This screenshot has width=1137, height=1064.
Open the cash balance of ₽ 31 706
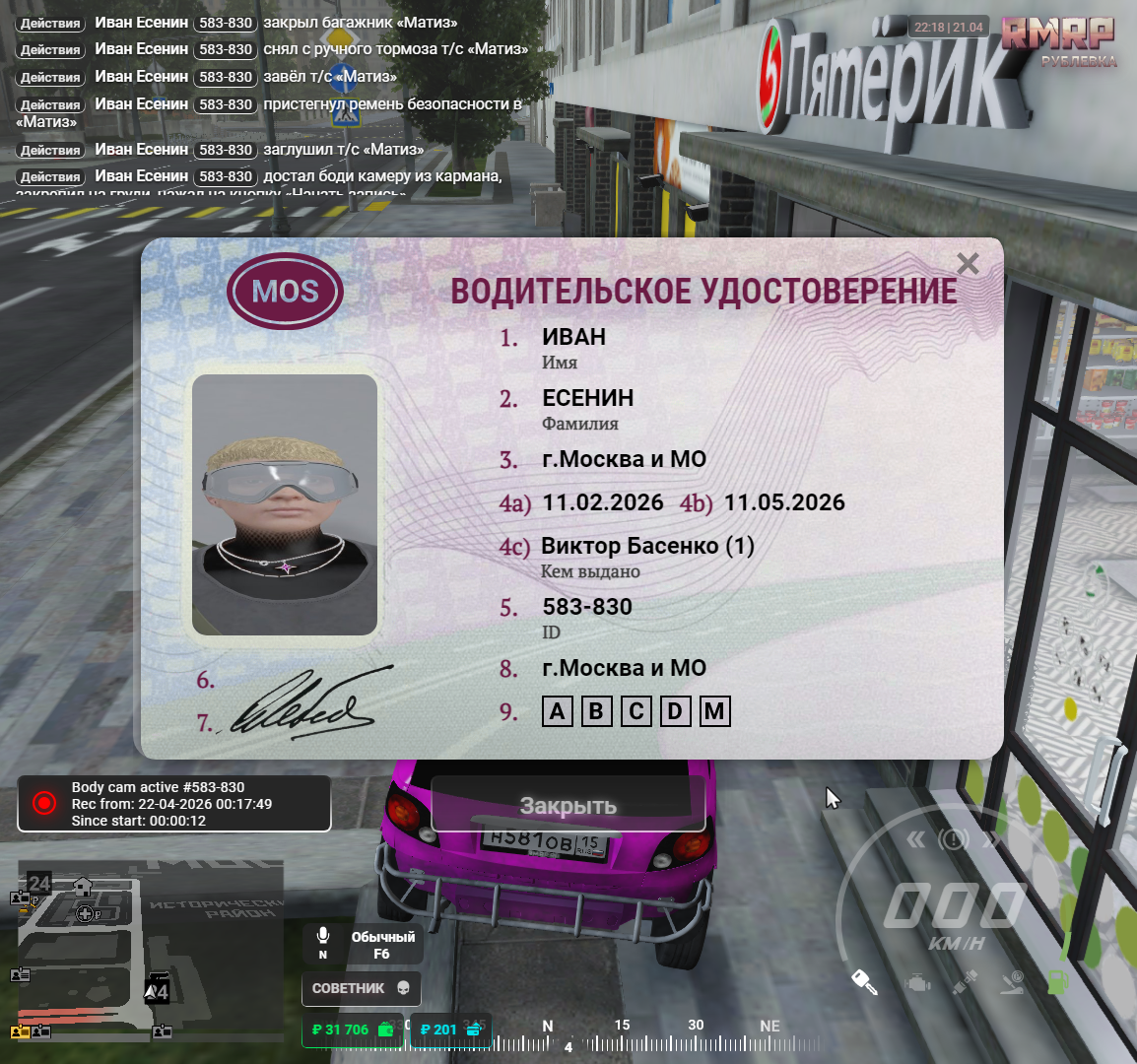(352, 1030)
